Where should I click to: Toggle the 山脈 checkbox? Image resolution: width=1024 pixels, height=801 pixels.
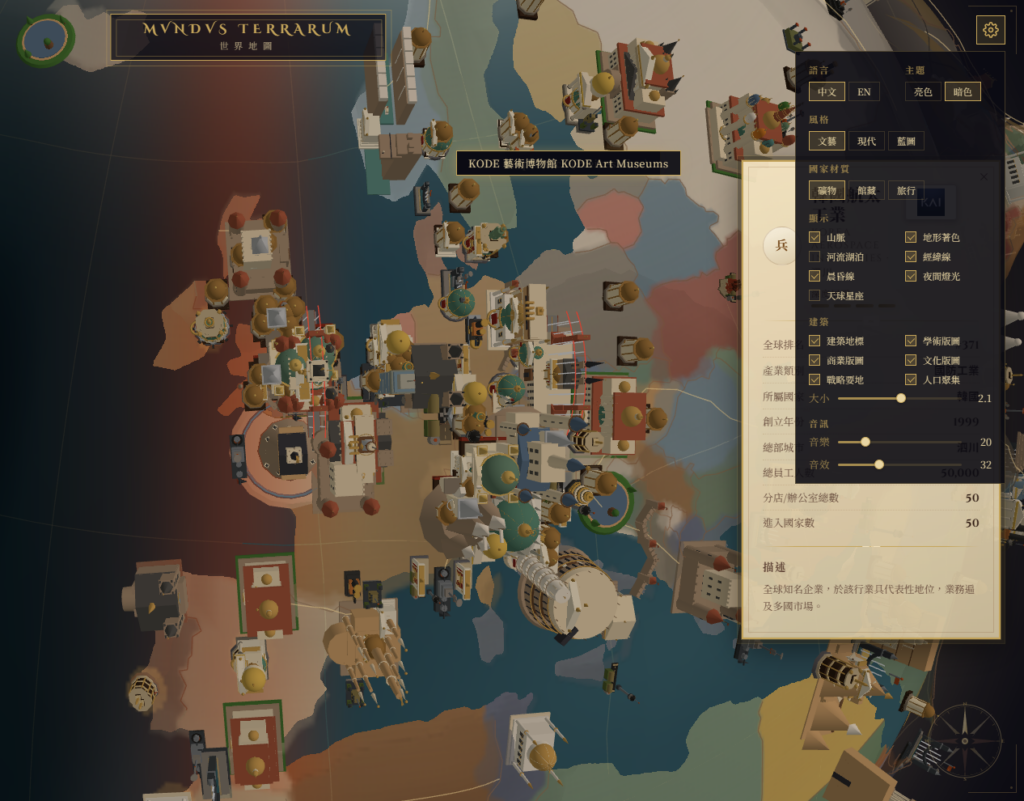coord(815,238)
